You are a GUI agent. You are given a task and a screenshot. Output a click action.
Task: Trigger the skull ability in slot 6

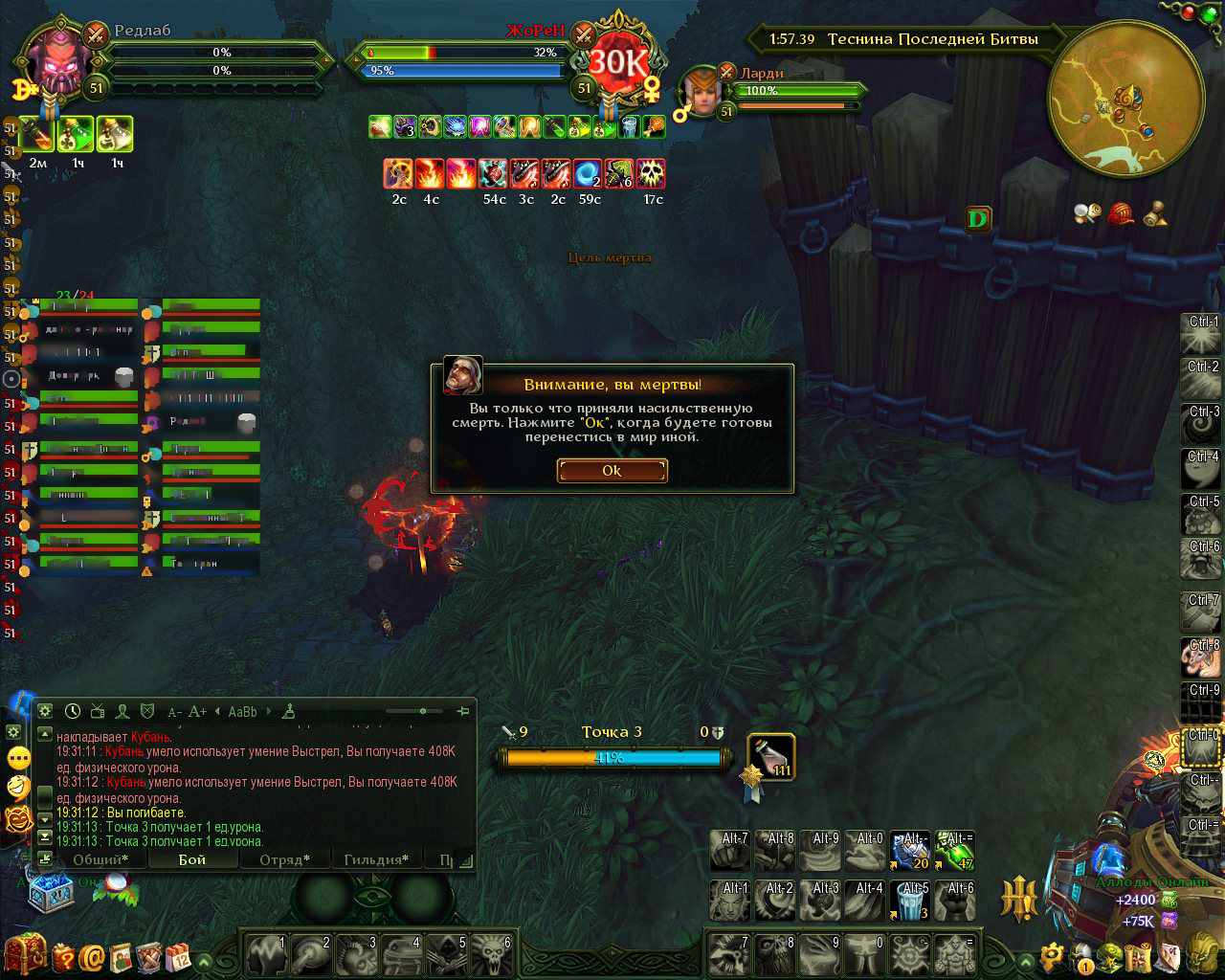point(493,953)
